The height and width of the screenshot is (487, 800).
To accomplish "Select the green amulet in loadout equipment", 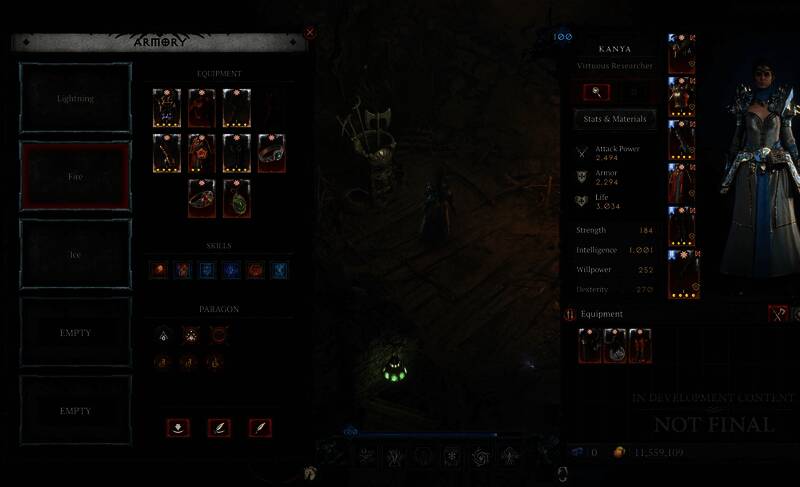I will 237,198.
